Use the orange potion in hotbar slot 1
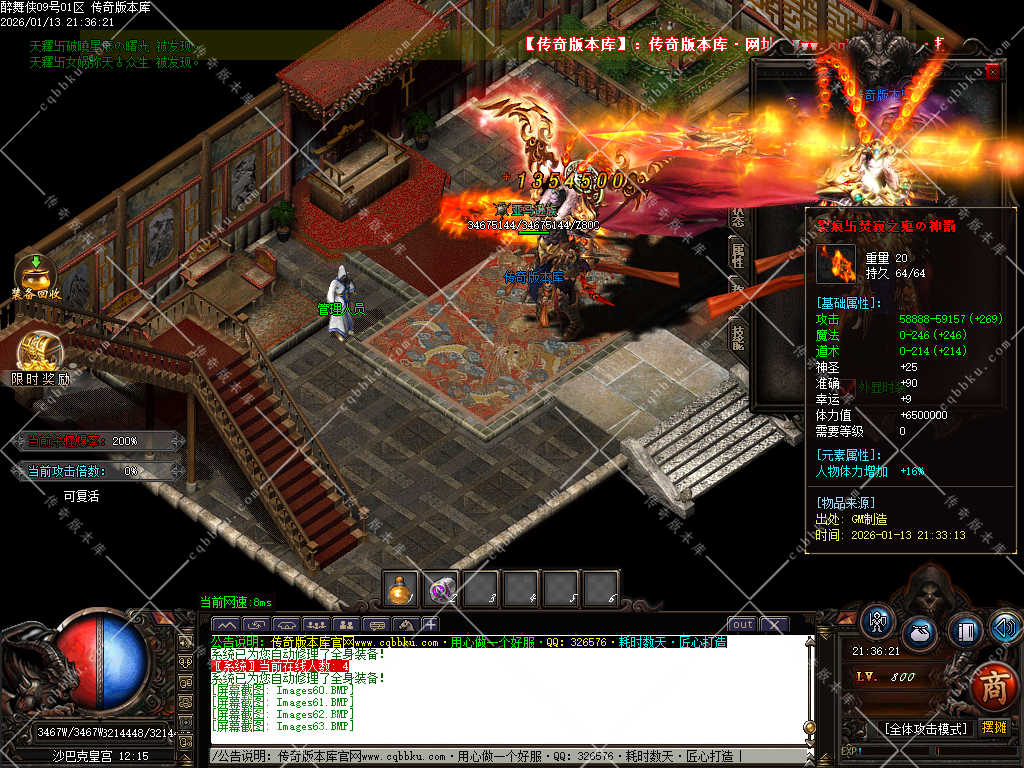 click(401, 589)
